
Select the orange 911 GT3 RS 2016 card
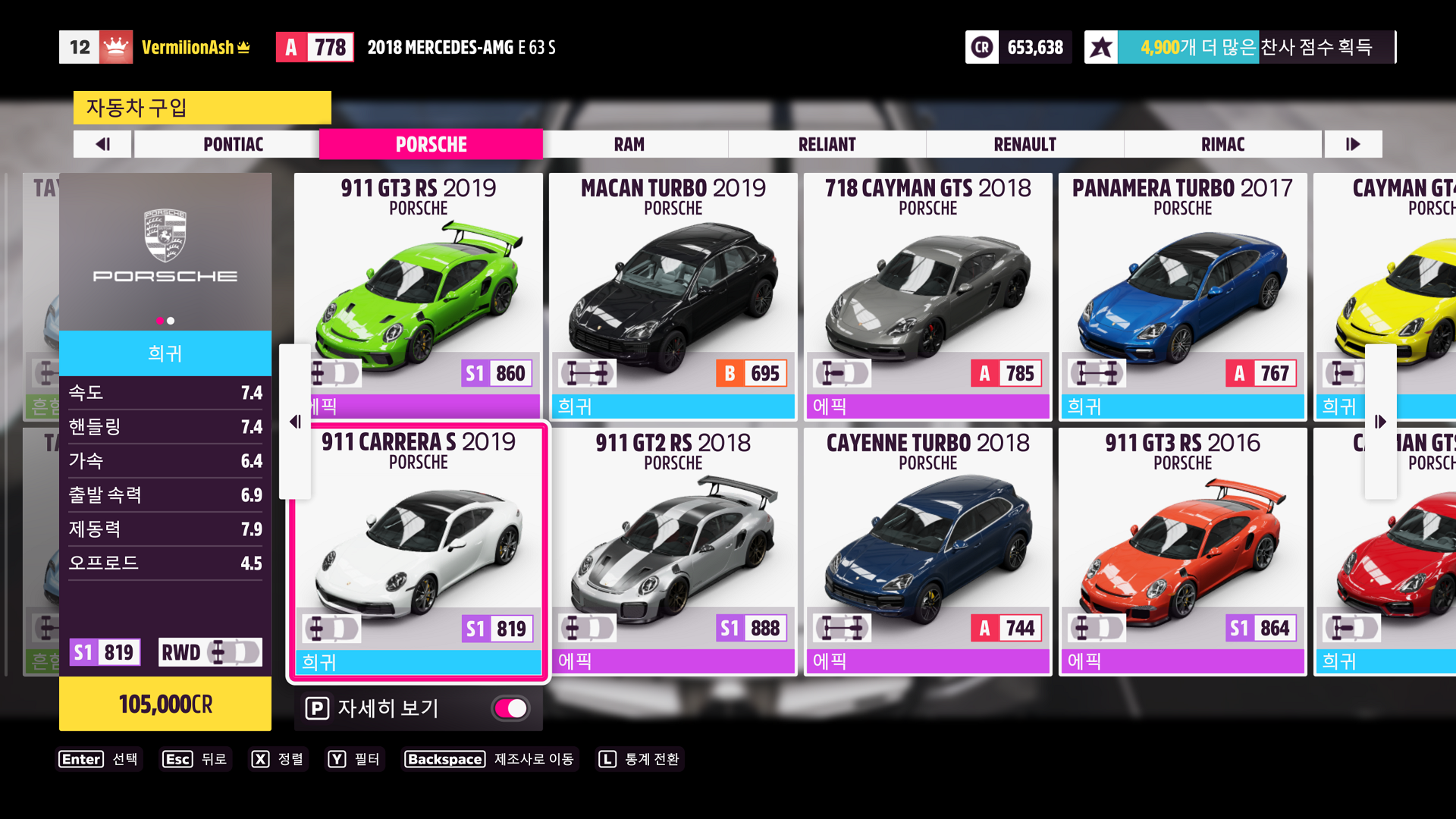(x=1182, y=551)
